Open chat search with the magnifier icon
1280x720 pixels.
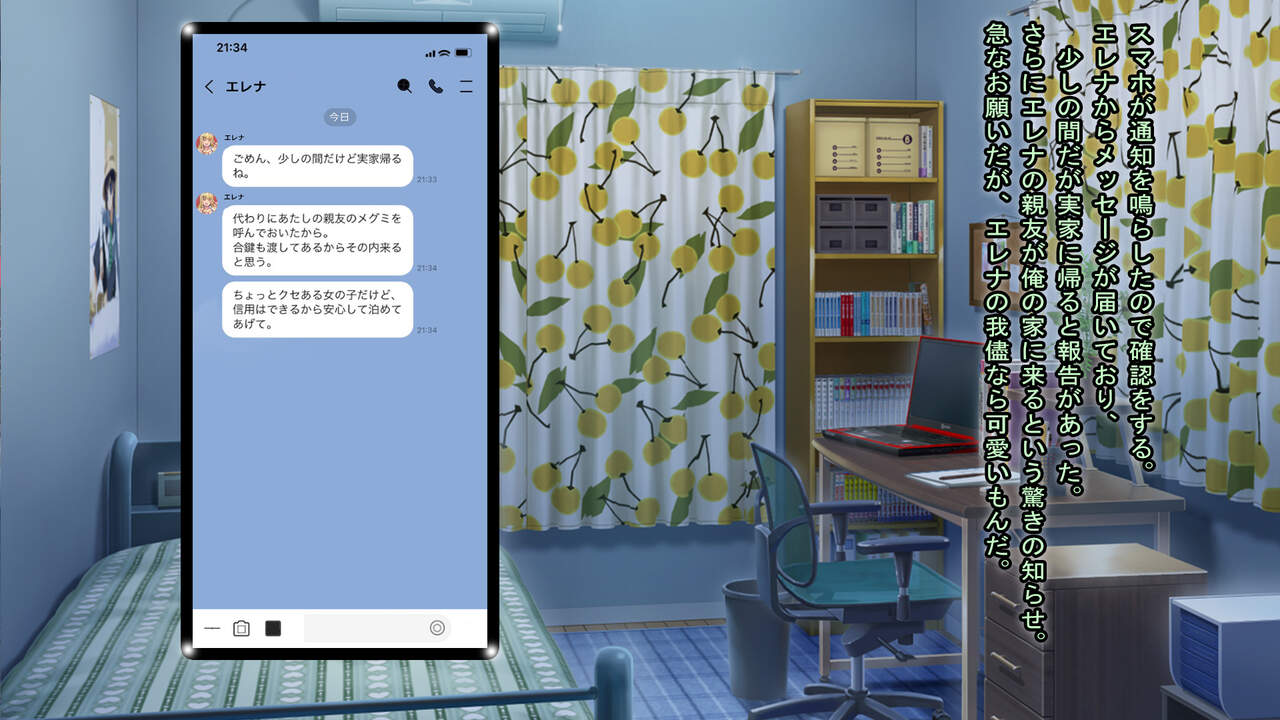coord(404,86)
